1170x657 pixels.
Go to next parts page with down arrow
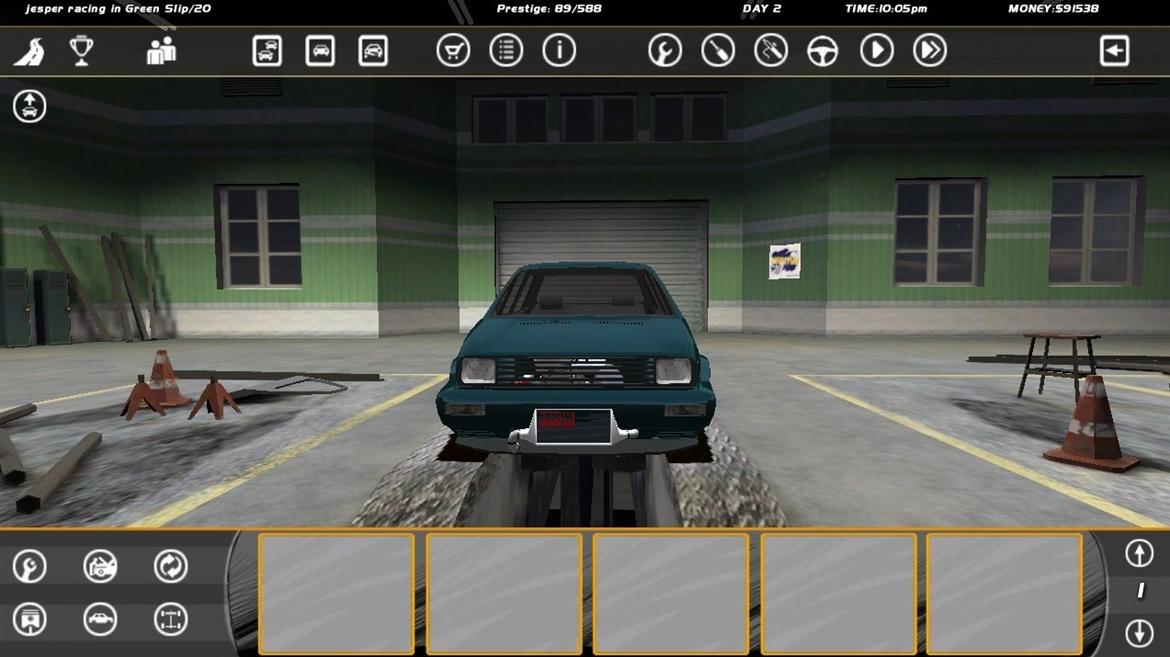[x=1139, y=632]
